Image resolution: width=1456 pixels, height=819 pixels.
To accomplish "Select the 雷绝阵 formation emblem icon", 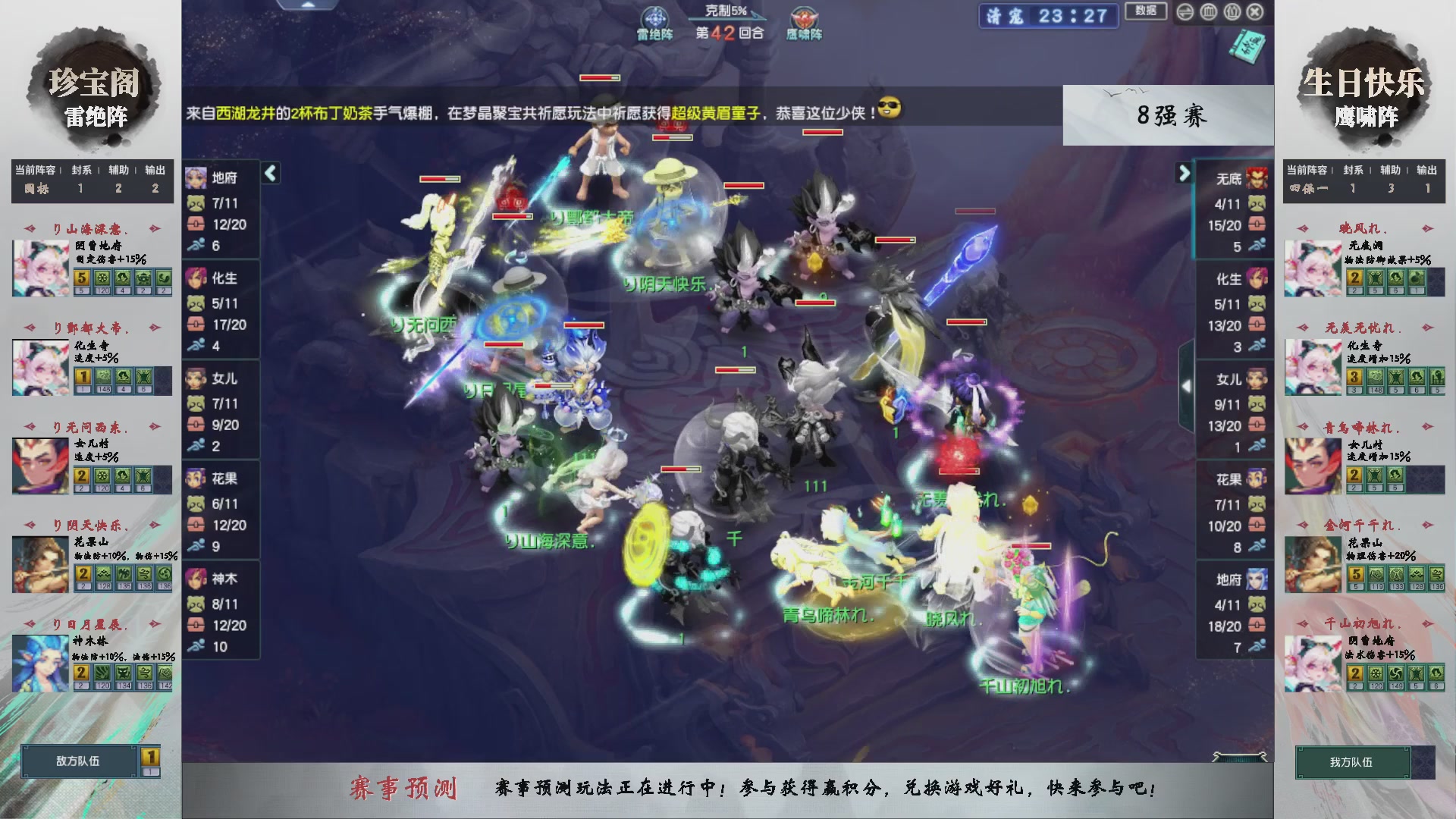I will click(x=655, y=15).
